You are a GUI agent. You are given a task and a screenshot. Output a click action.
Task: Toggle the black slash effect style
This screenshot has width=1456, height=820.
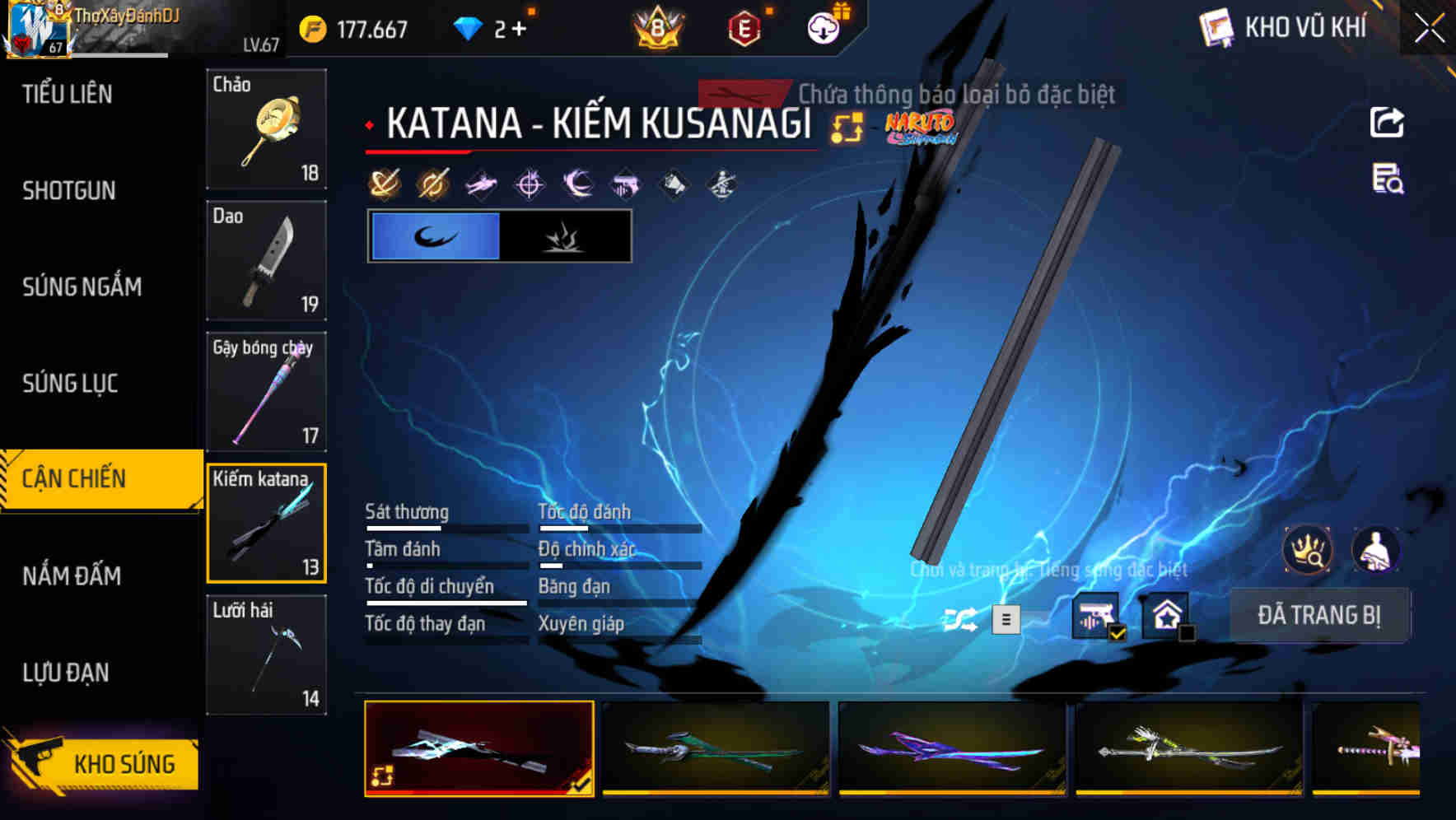click(567, 237)
